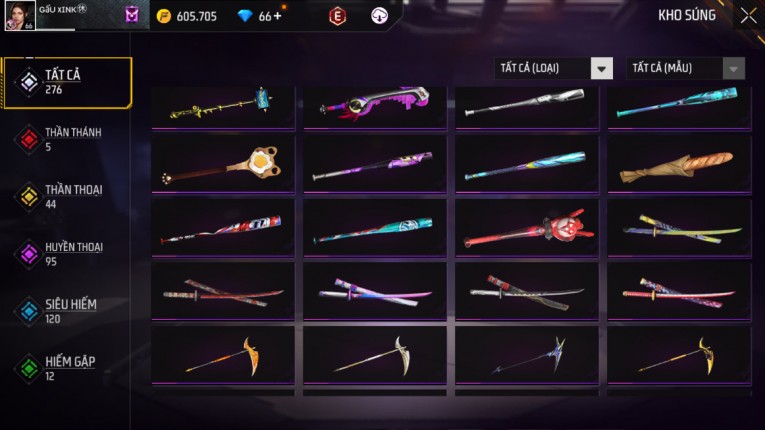Pick the fried egg frying pan skin

click(223, 166)
